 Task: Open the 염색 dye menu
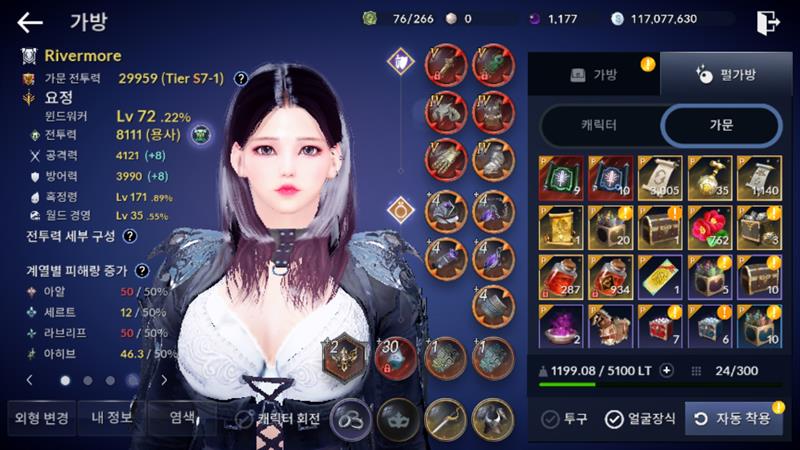[183, 418]
